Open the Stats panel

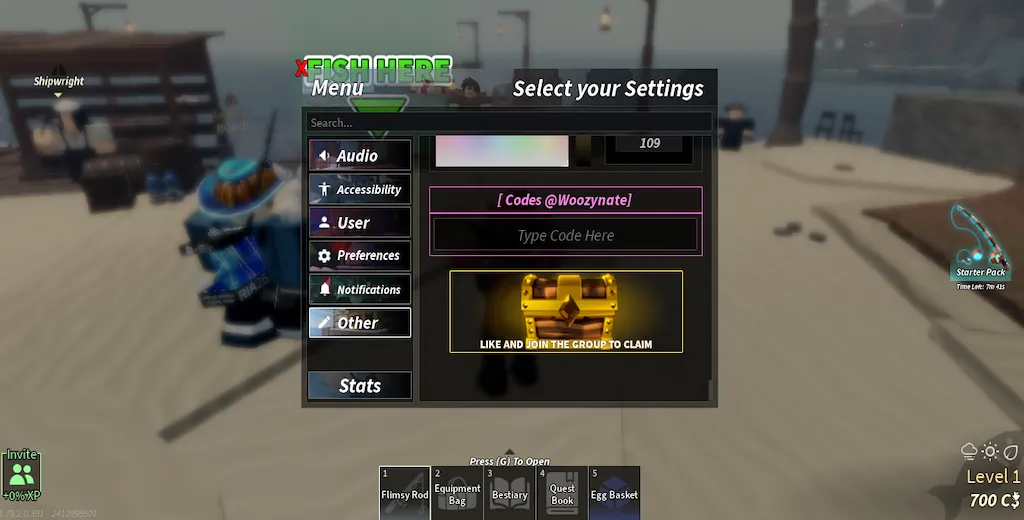click(x=359, y=385)
